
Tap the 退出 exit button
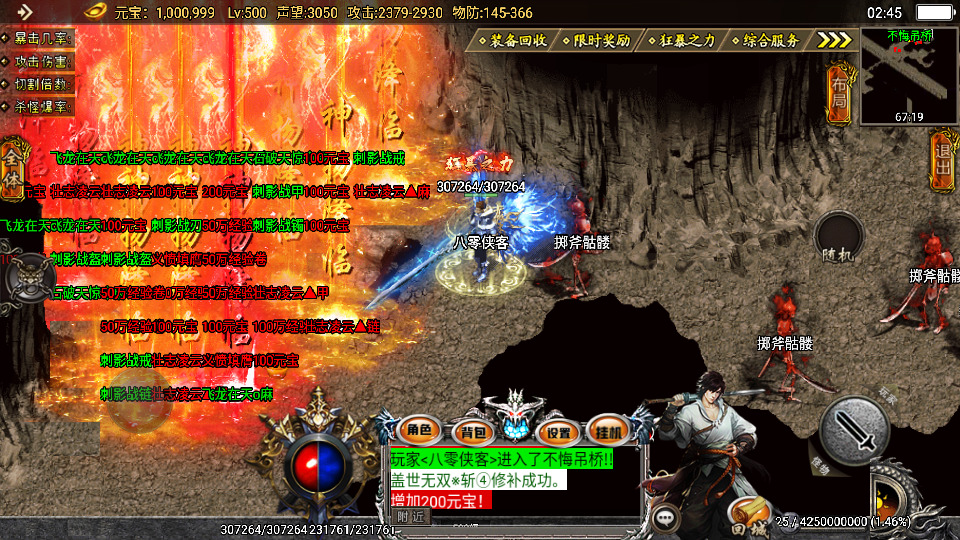pyautogui.click(x=941, y=160)
